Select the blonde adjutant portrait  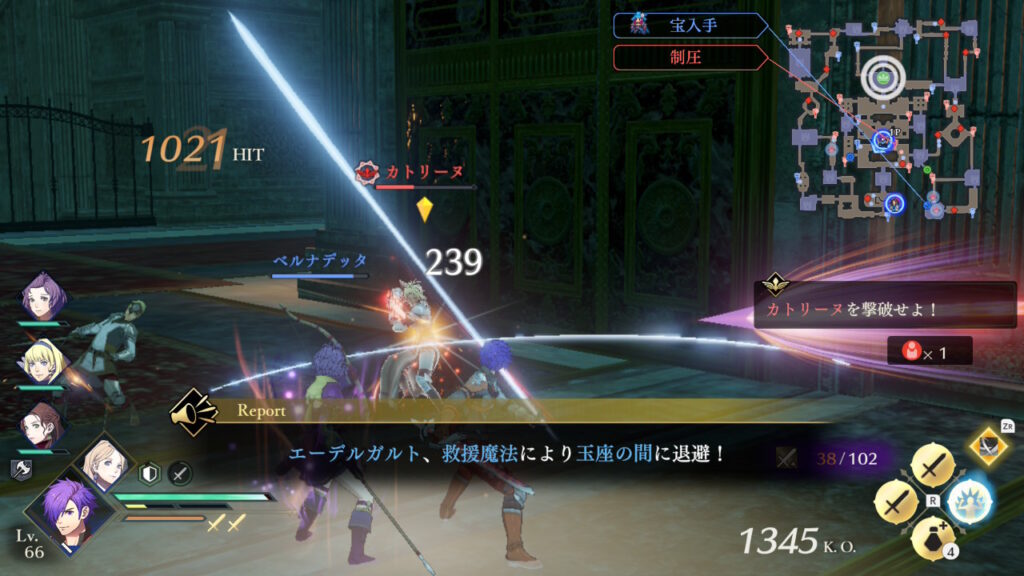click(x=102, y=462)
